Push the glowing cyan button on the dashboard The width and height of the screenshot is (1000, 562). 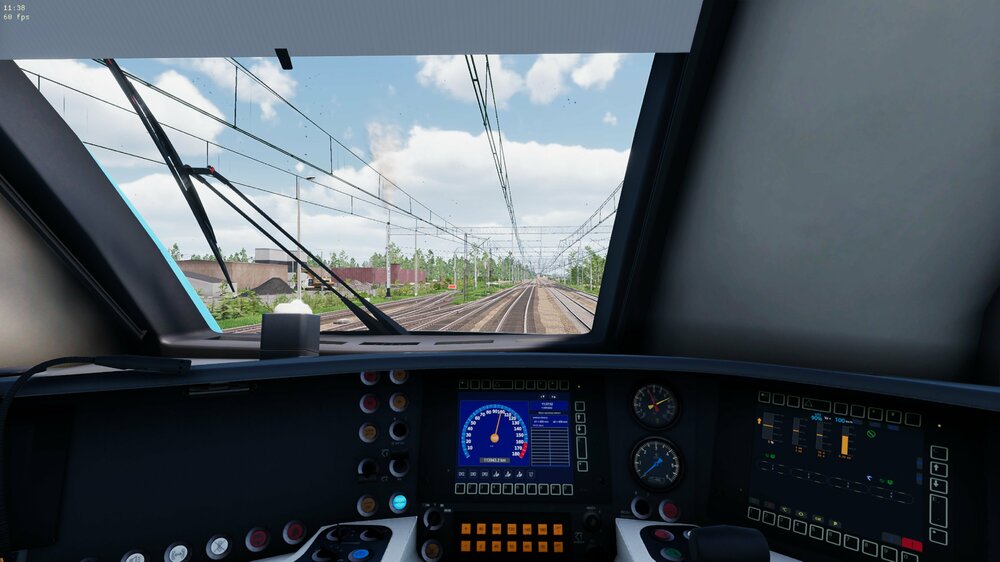tap(398, 503)
